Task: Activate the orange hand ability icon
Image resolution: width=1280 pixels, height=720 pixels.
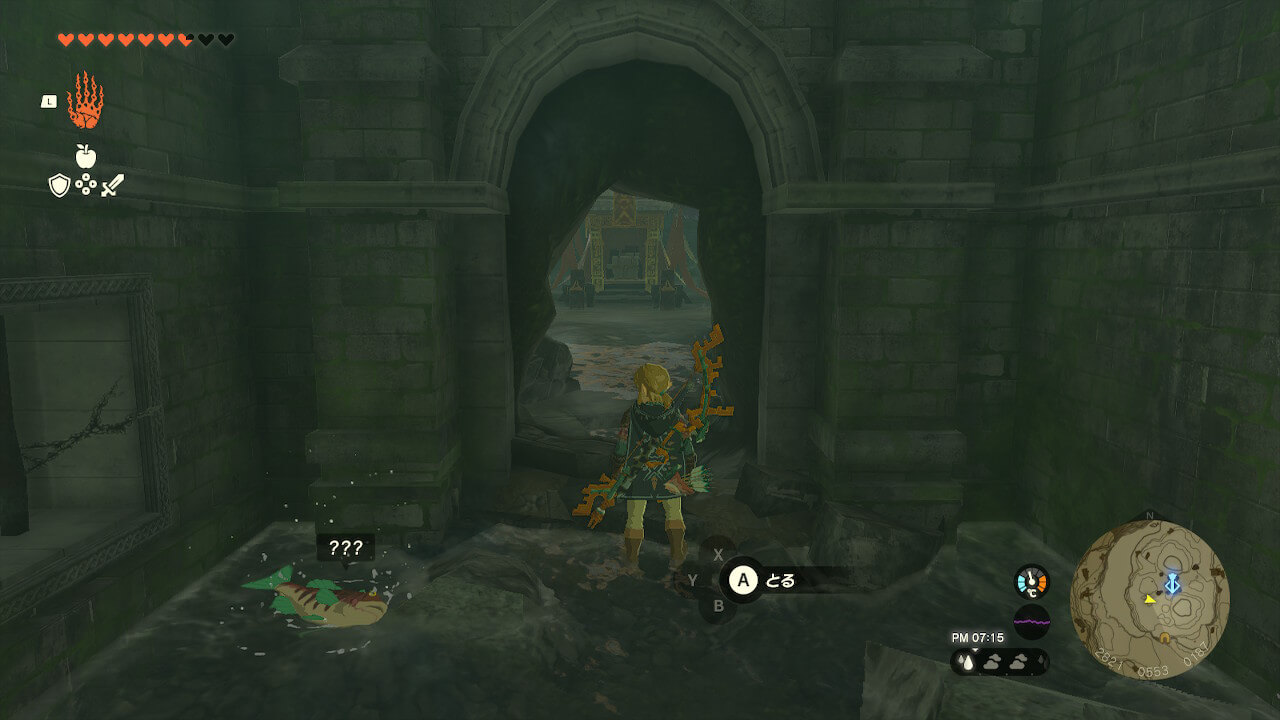Action: click(85, 100)
